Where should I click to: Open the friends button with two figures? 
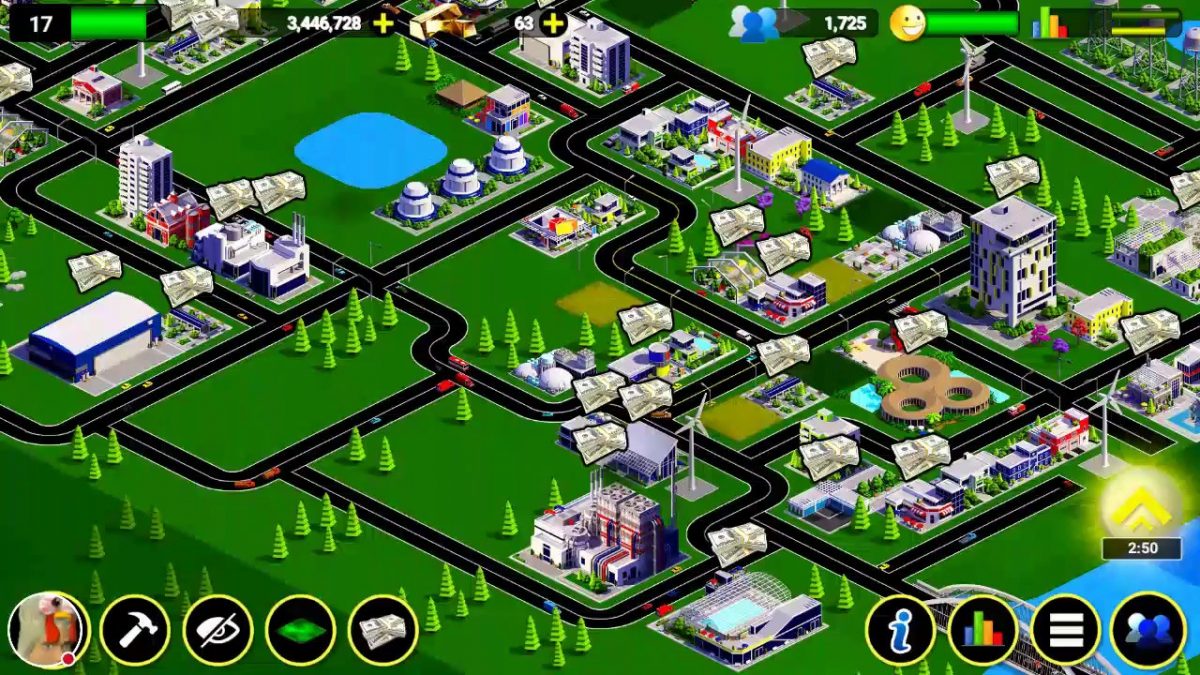click(x=1147, y=631)
